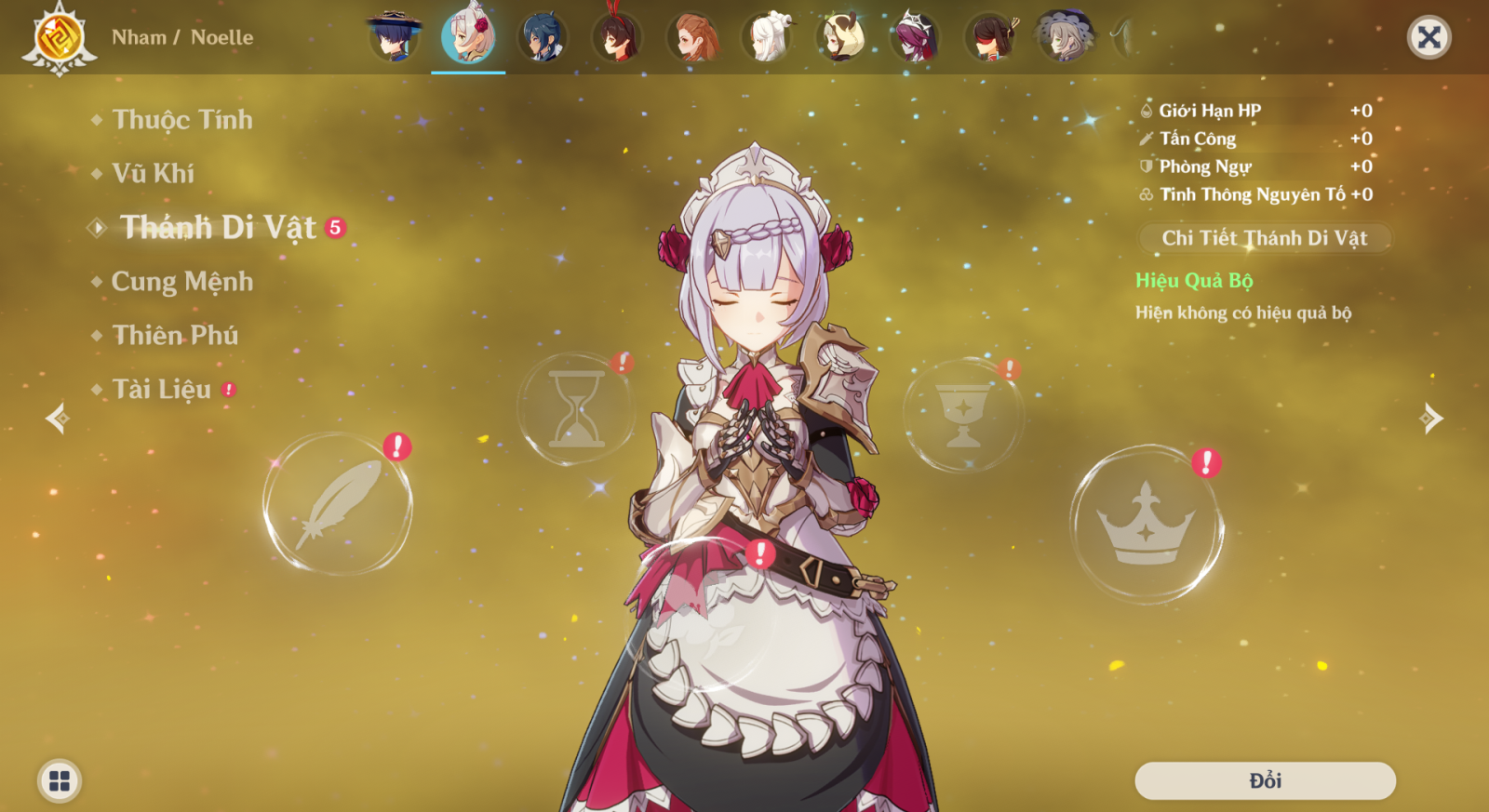This screenshot has height=812, width=1489.
Task: Go to previous character via left arrow
Action: [56, 420]
